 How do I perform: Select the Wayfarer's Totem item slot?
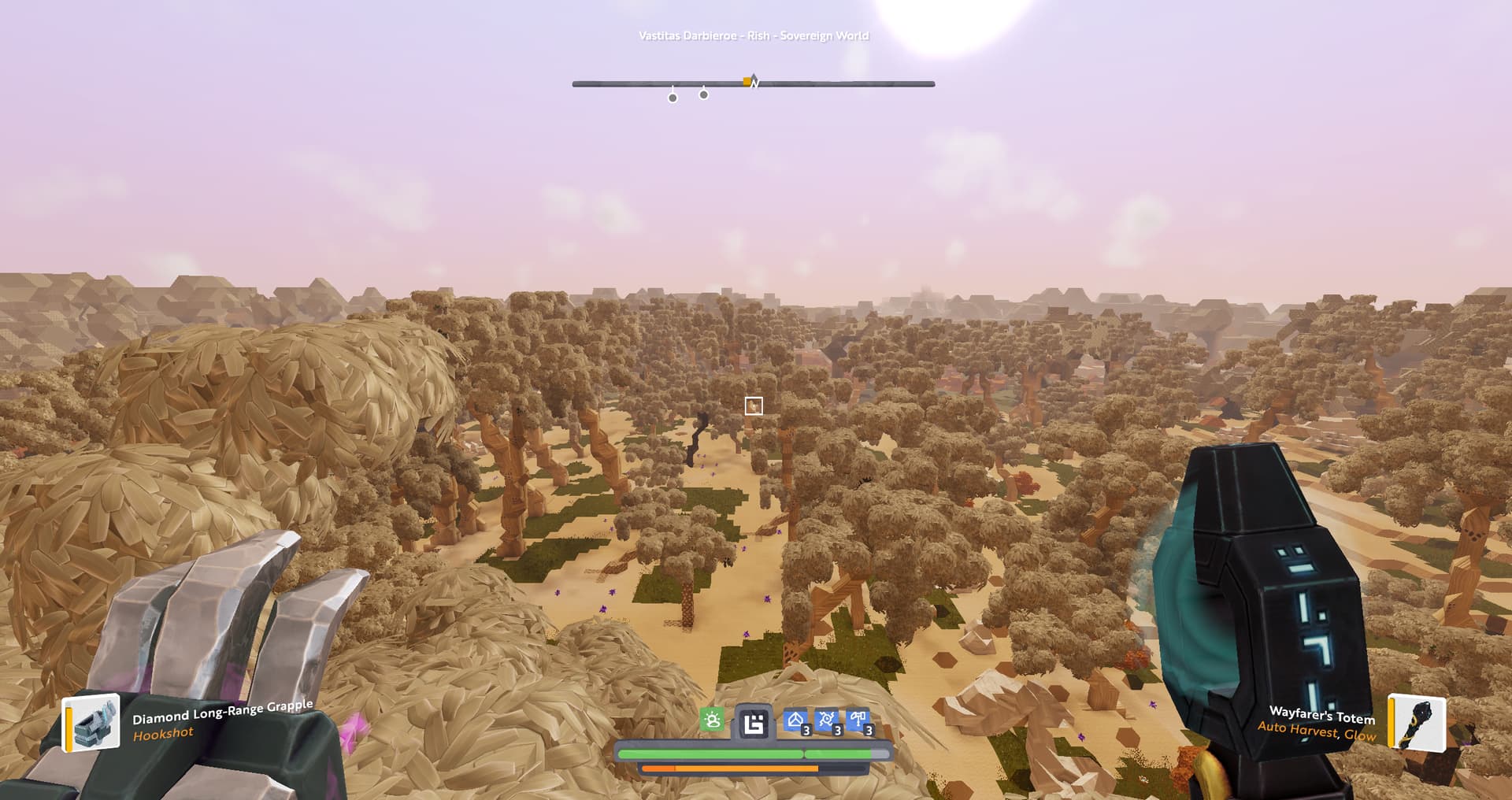1416,722
